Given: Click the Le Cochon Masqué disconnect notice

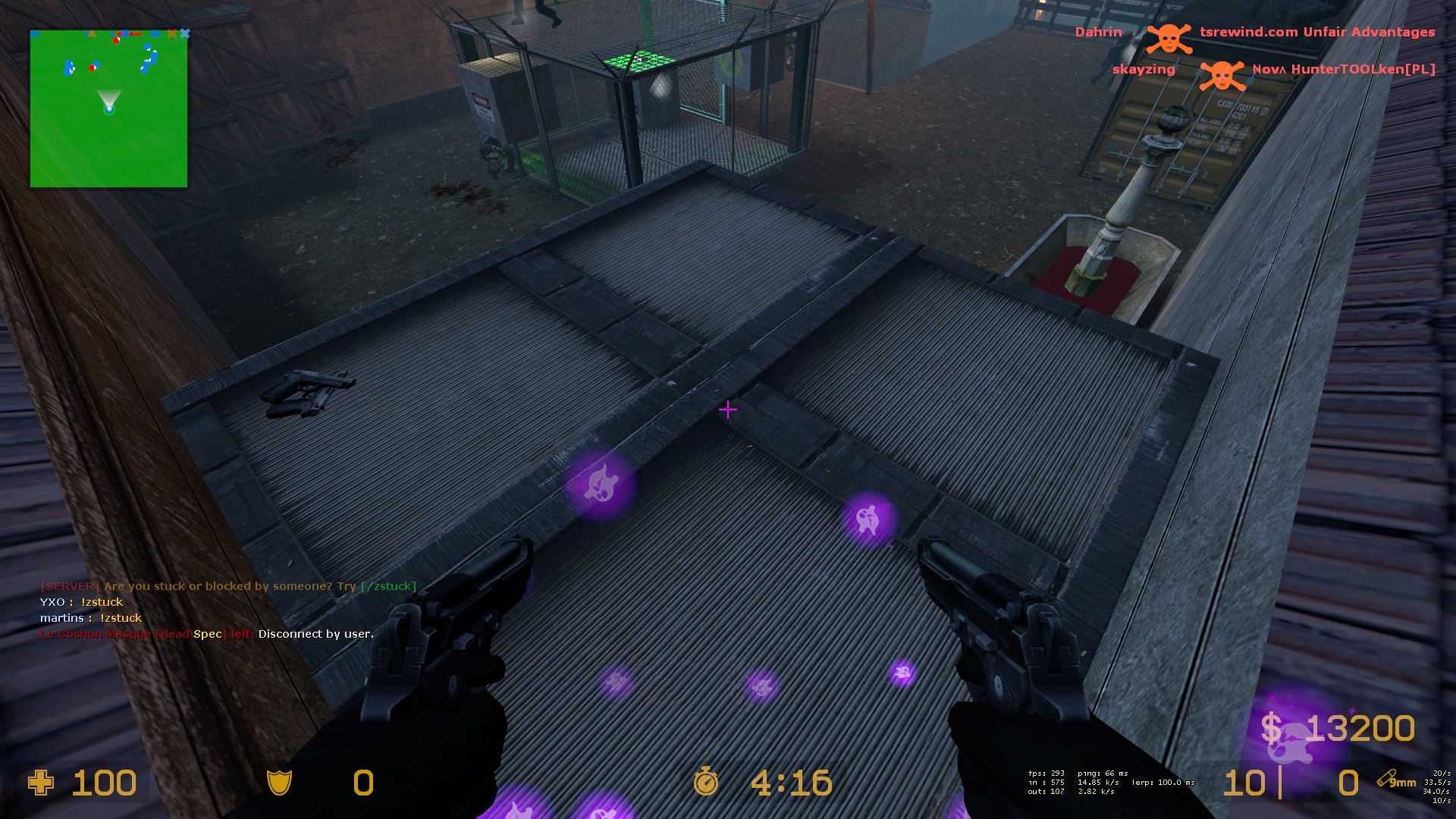Looking at the screenshot, I should (x=206, y=634).
